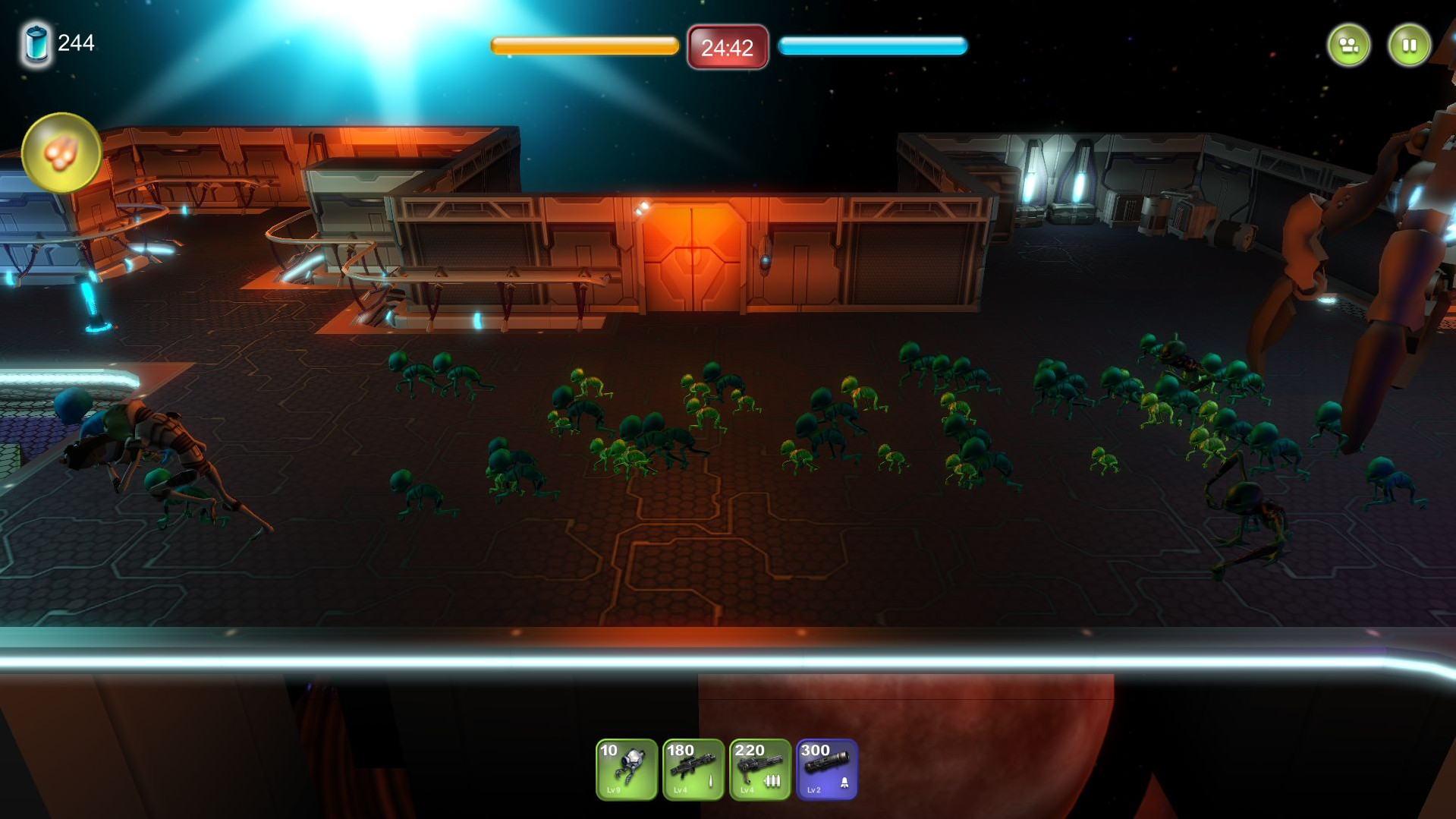This screenshot has height=819, width=1456.
Task: Select the 300-cost rocket launcher slot
Action: 826,769
